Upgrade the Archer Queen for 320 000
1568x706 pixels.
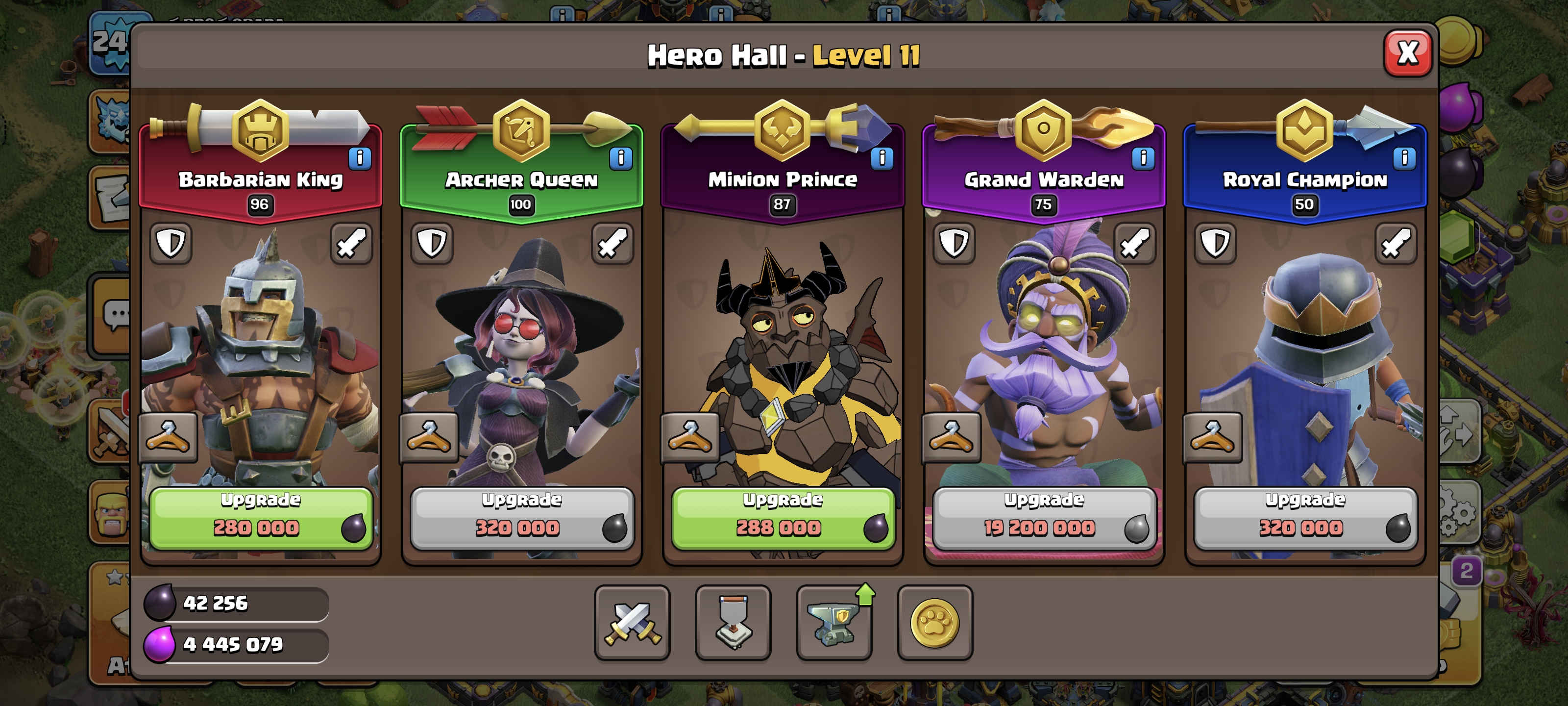point(522,518)
